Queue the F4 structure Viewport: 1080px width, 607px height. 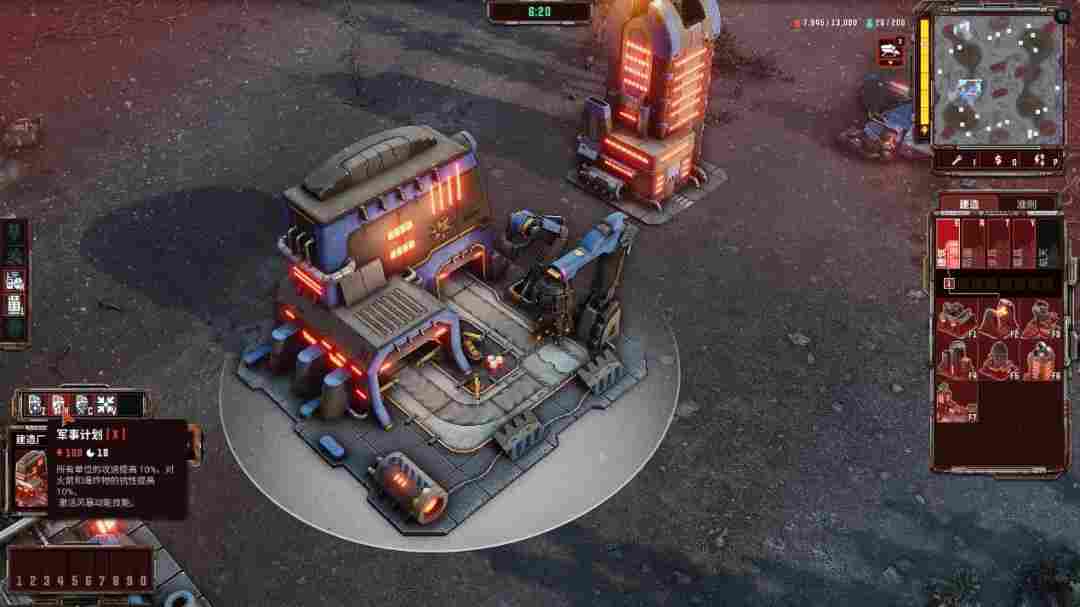955,360
